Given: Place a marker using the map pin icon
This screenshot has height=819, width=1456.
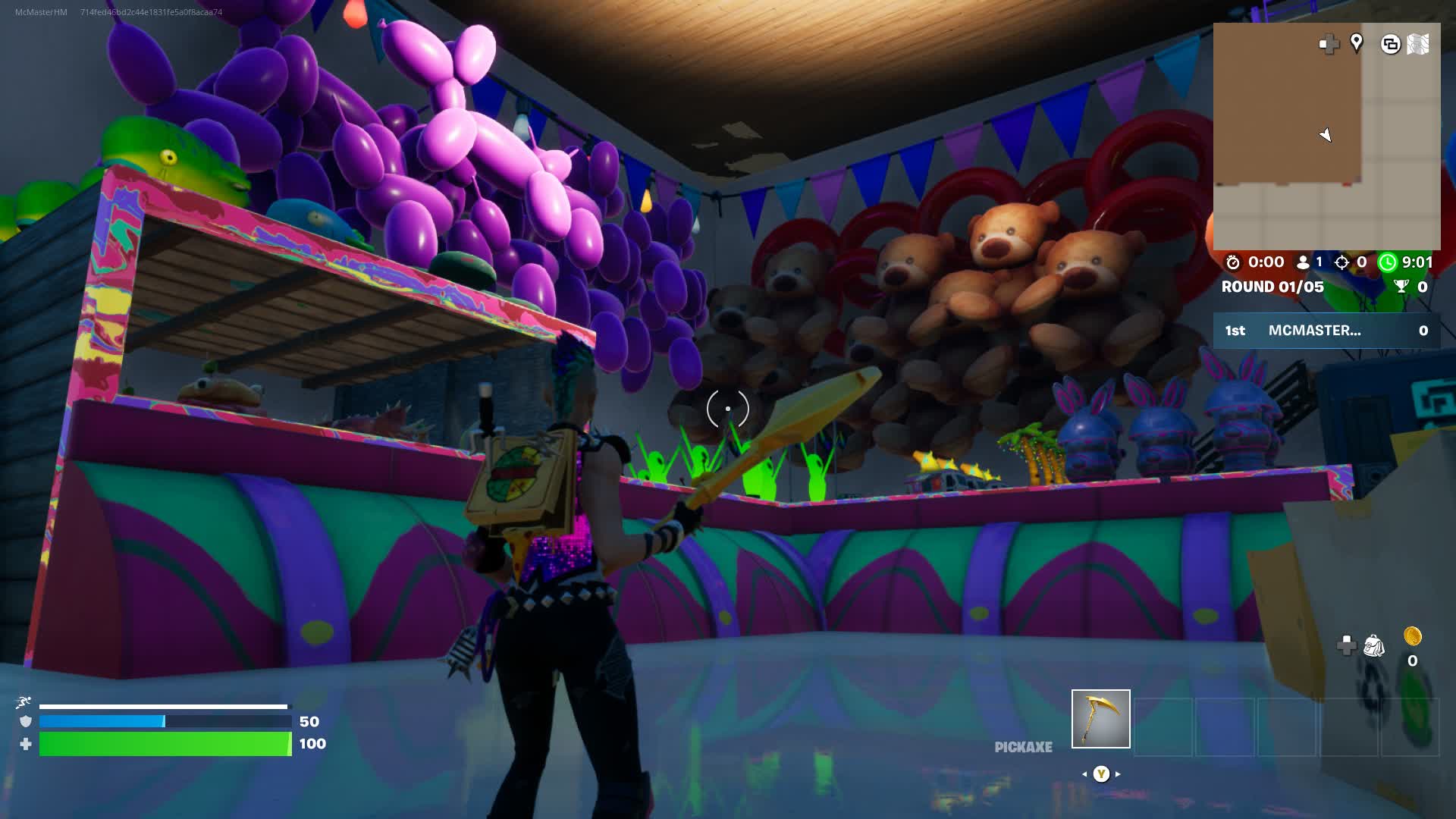Looking at the screenshot, I should [1357, 43].
